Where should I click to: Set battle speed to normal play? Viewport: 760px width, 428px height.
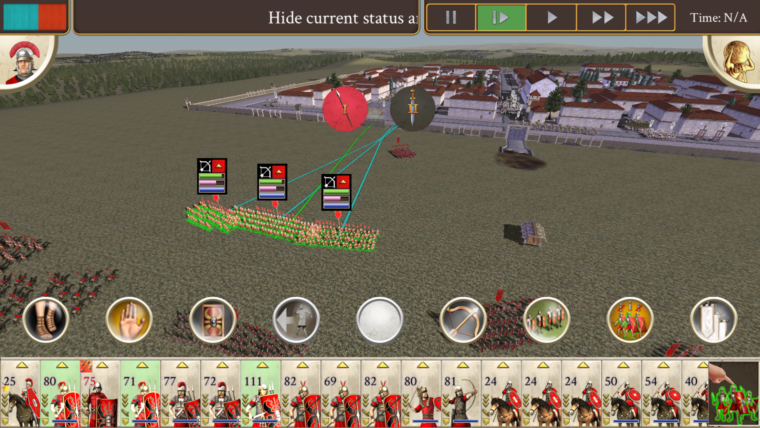[x=551, y=17]
